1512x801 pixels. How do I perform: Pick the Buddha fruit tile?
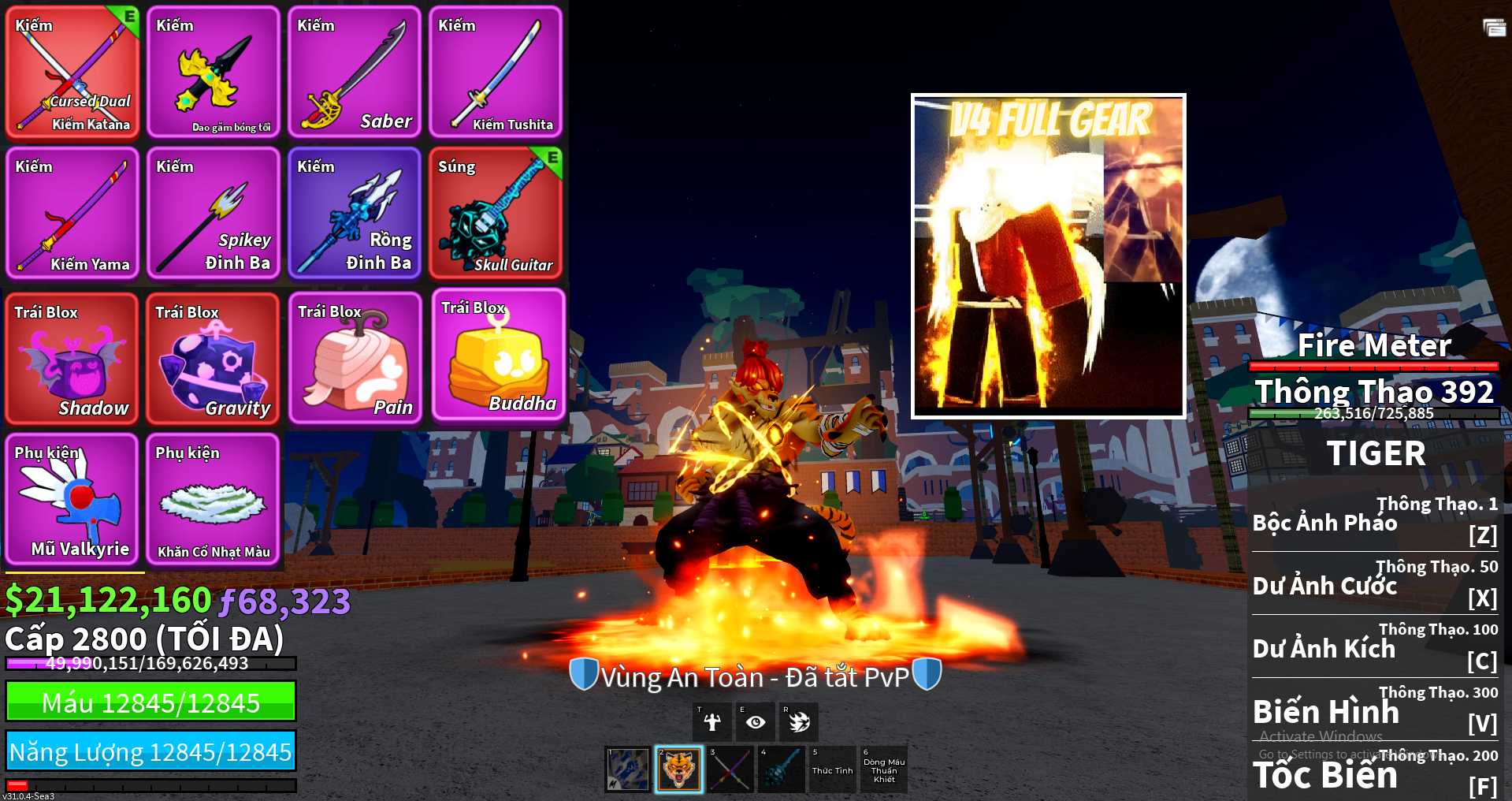coord(498,355)
